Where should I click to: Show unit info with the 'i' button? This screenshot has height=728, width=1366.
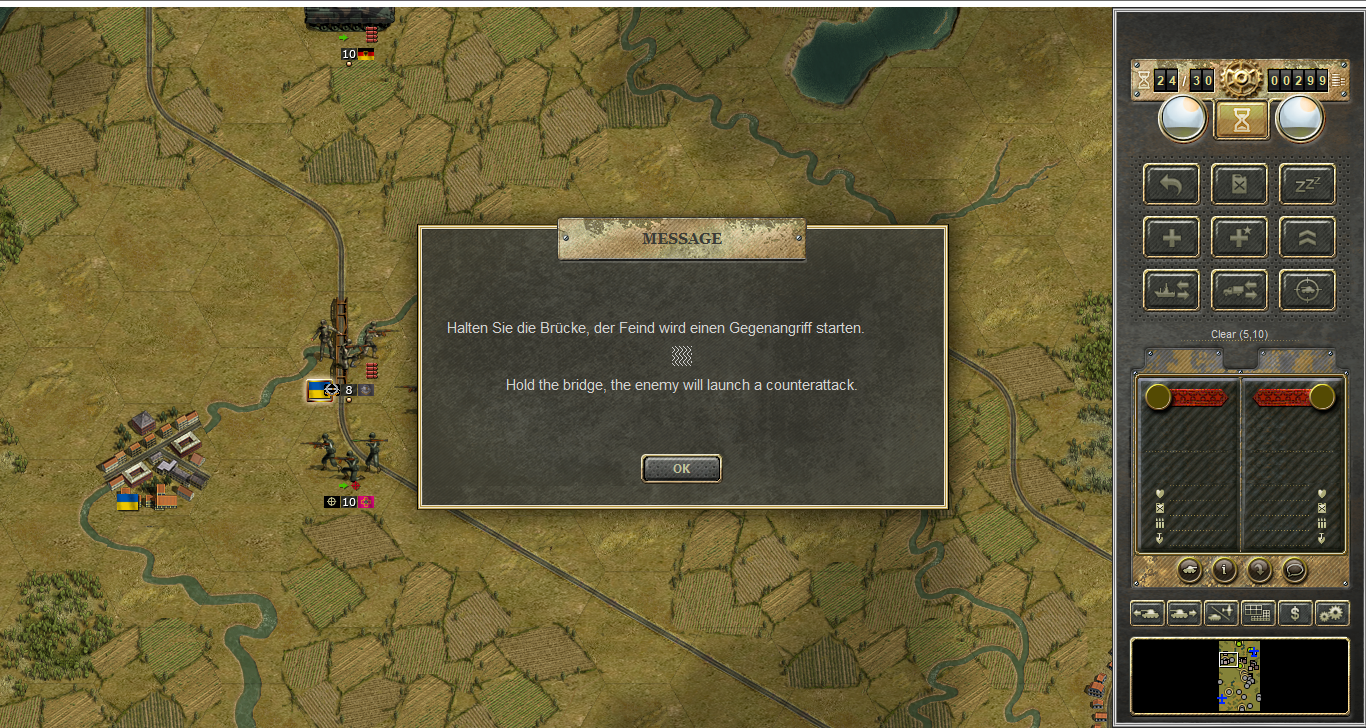[1224, 570]
